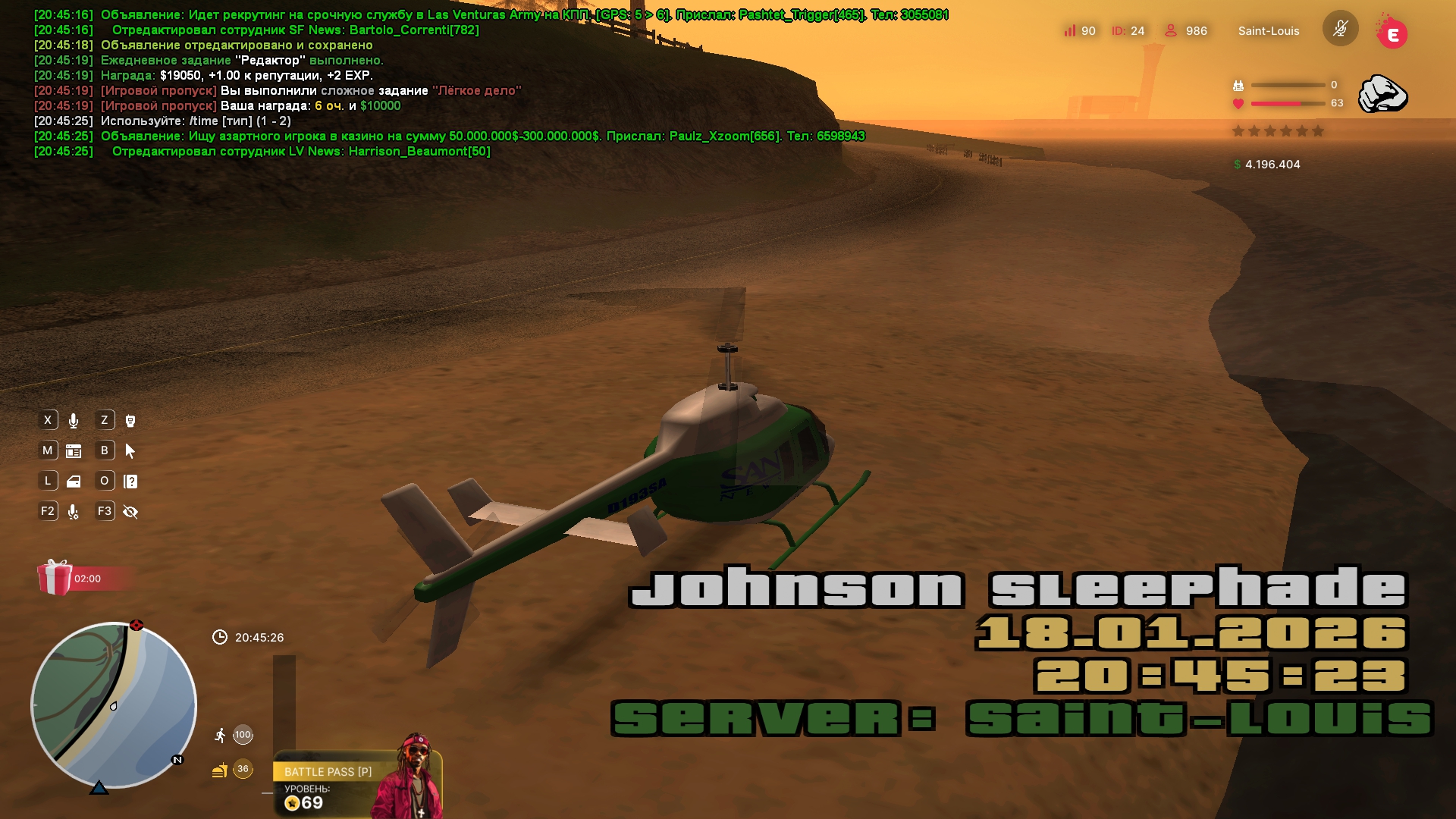Activate the voice chat microphone icon
The image size is (1456, 819).
[x=74, y=421]
